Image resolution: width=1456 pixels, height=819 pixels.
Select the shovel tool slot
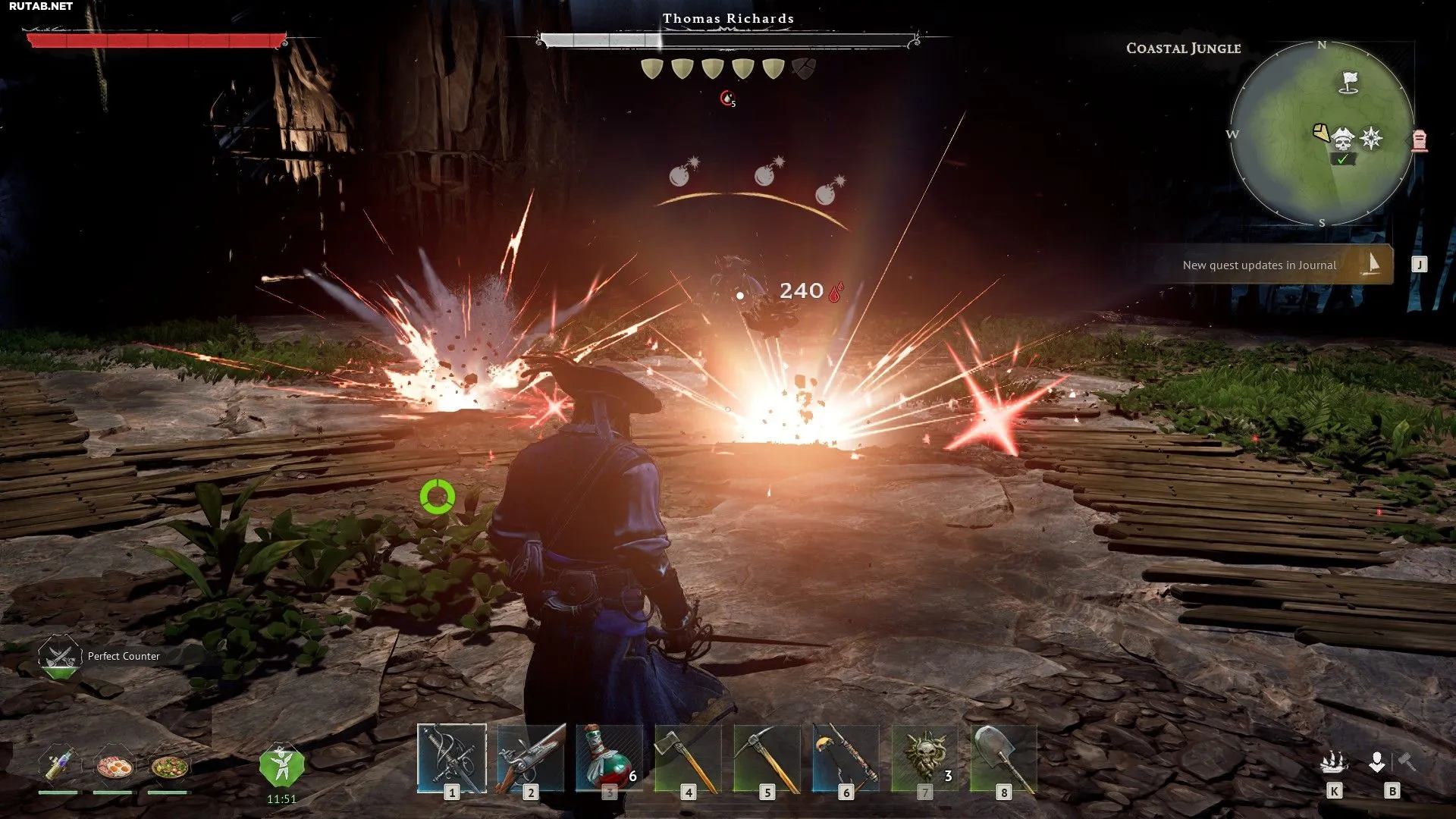tap(1003, 758)
